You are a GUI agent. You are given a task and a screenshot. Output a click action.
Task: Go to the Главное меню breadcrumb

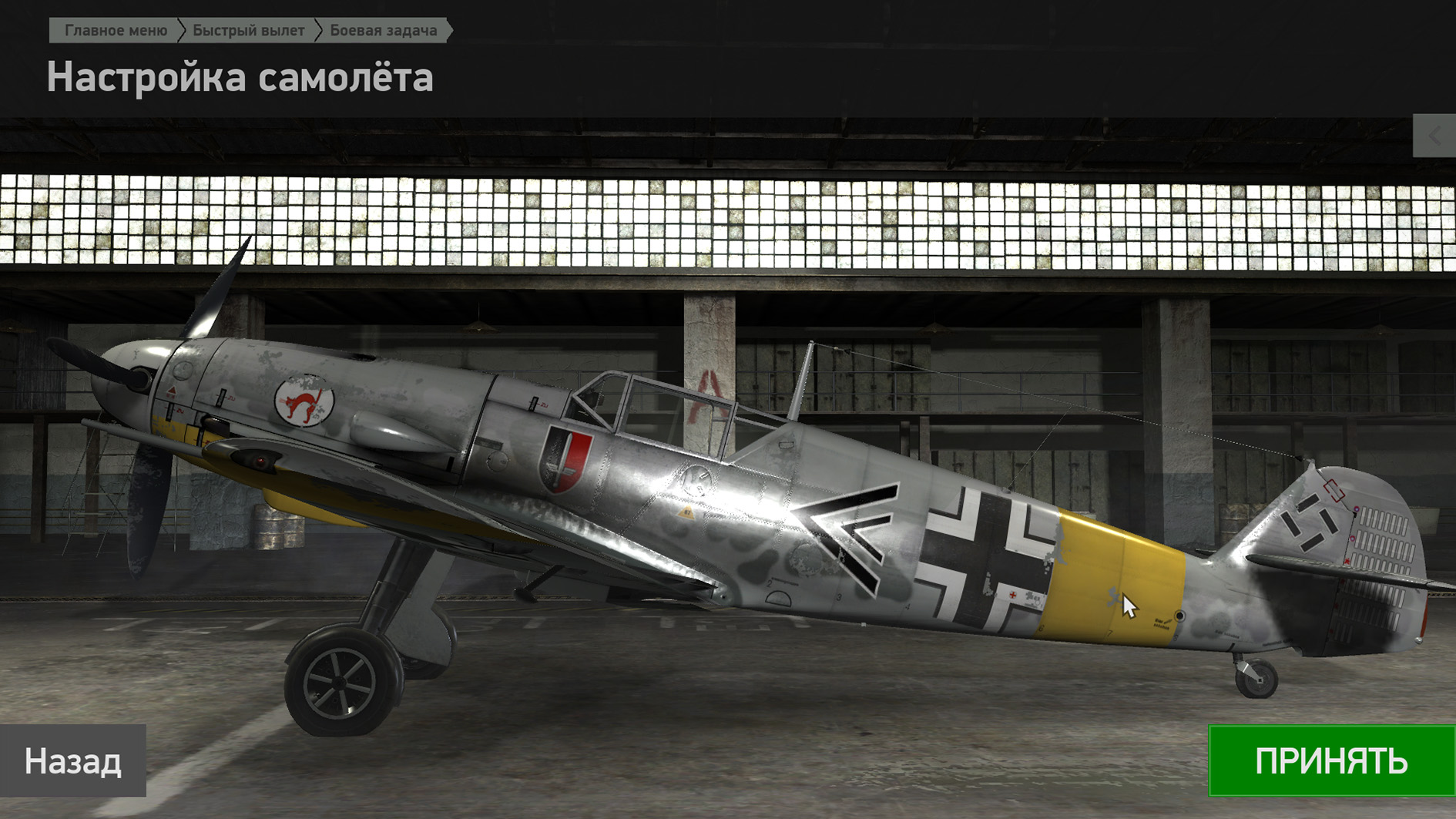click(116, 31)
